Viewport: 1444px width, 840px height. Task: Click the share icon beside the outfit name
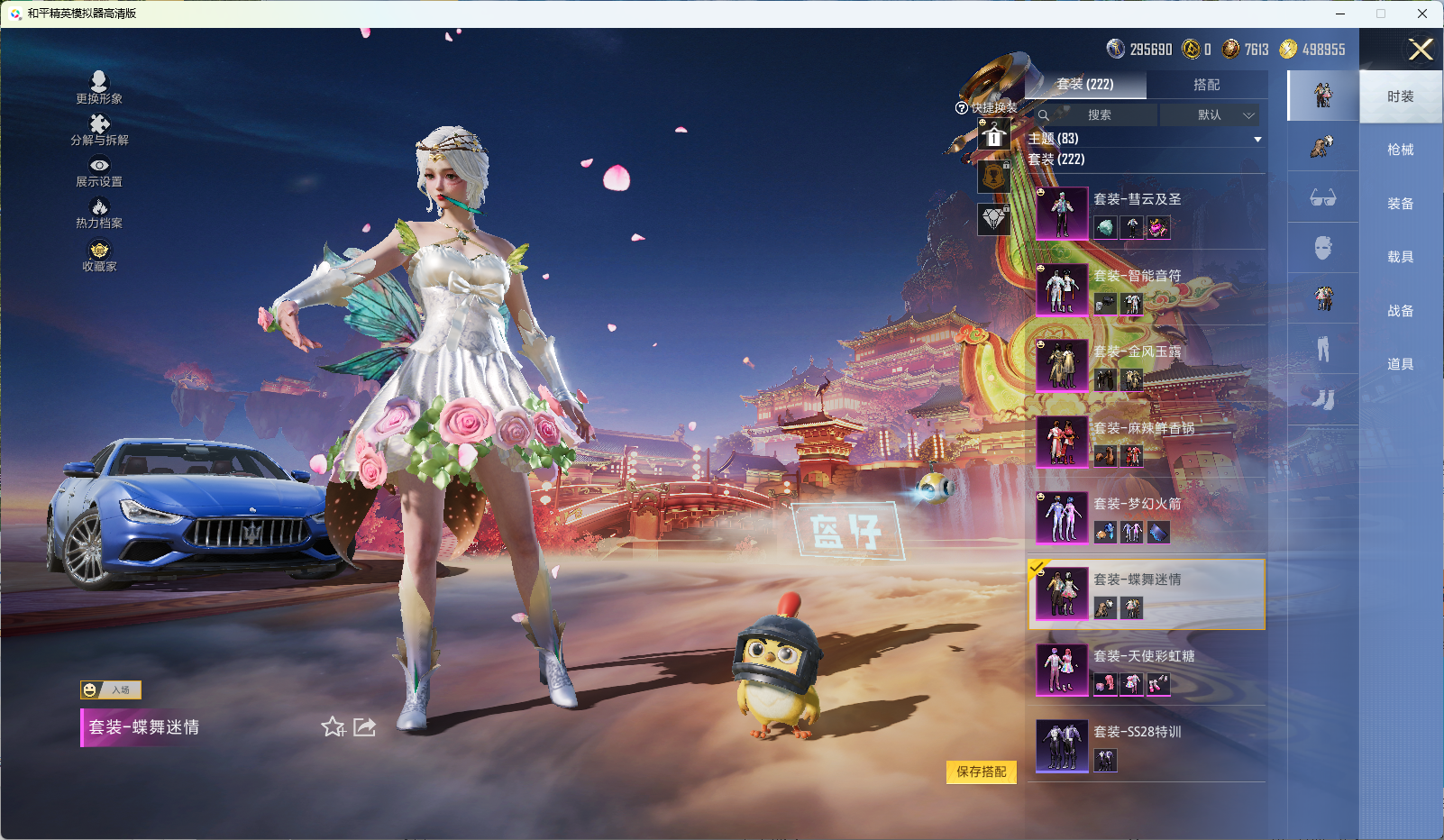click(x=363, y=726)
